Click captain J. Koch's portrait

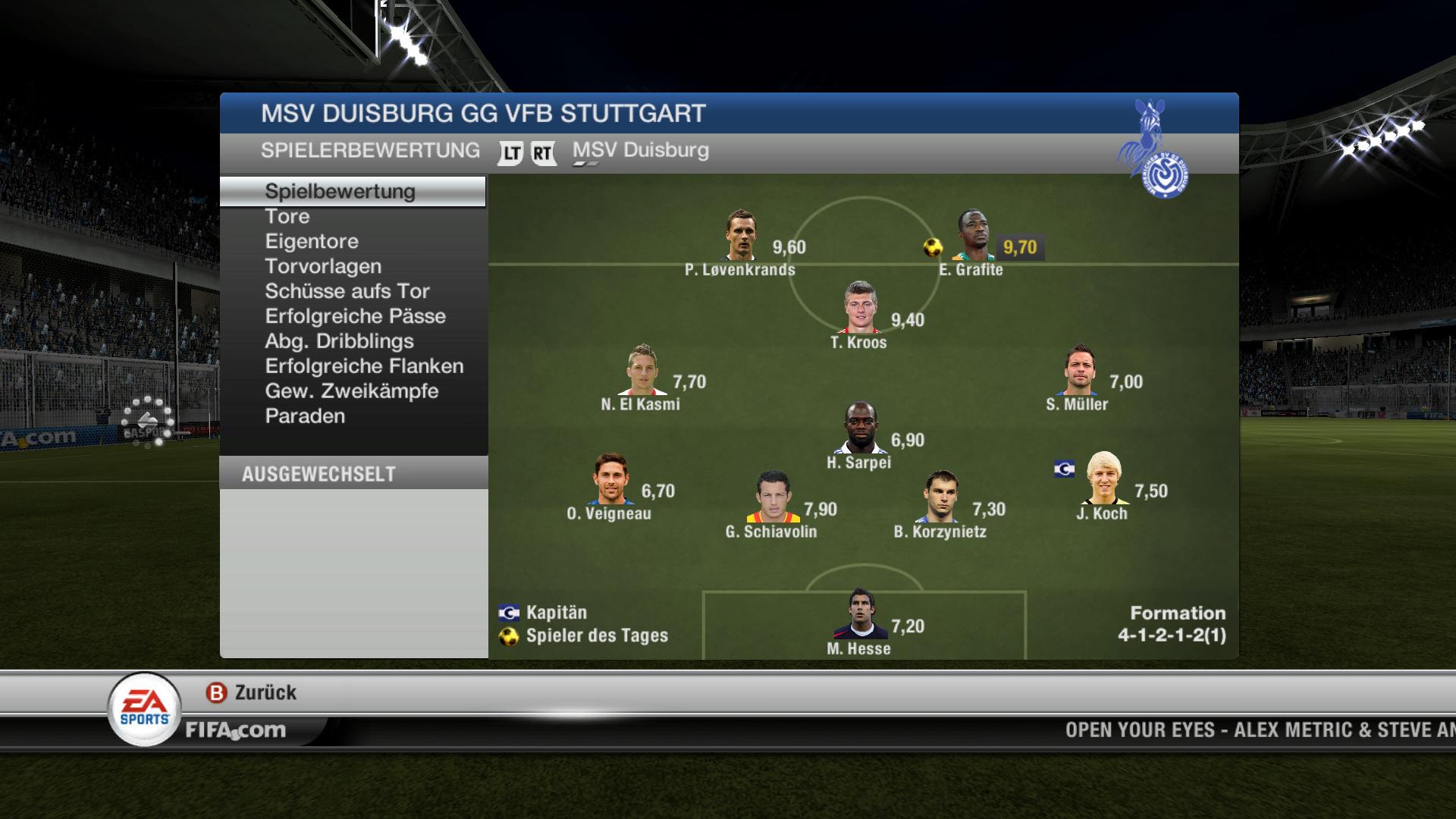tap(1103, 479)
